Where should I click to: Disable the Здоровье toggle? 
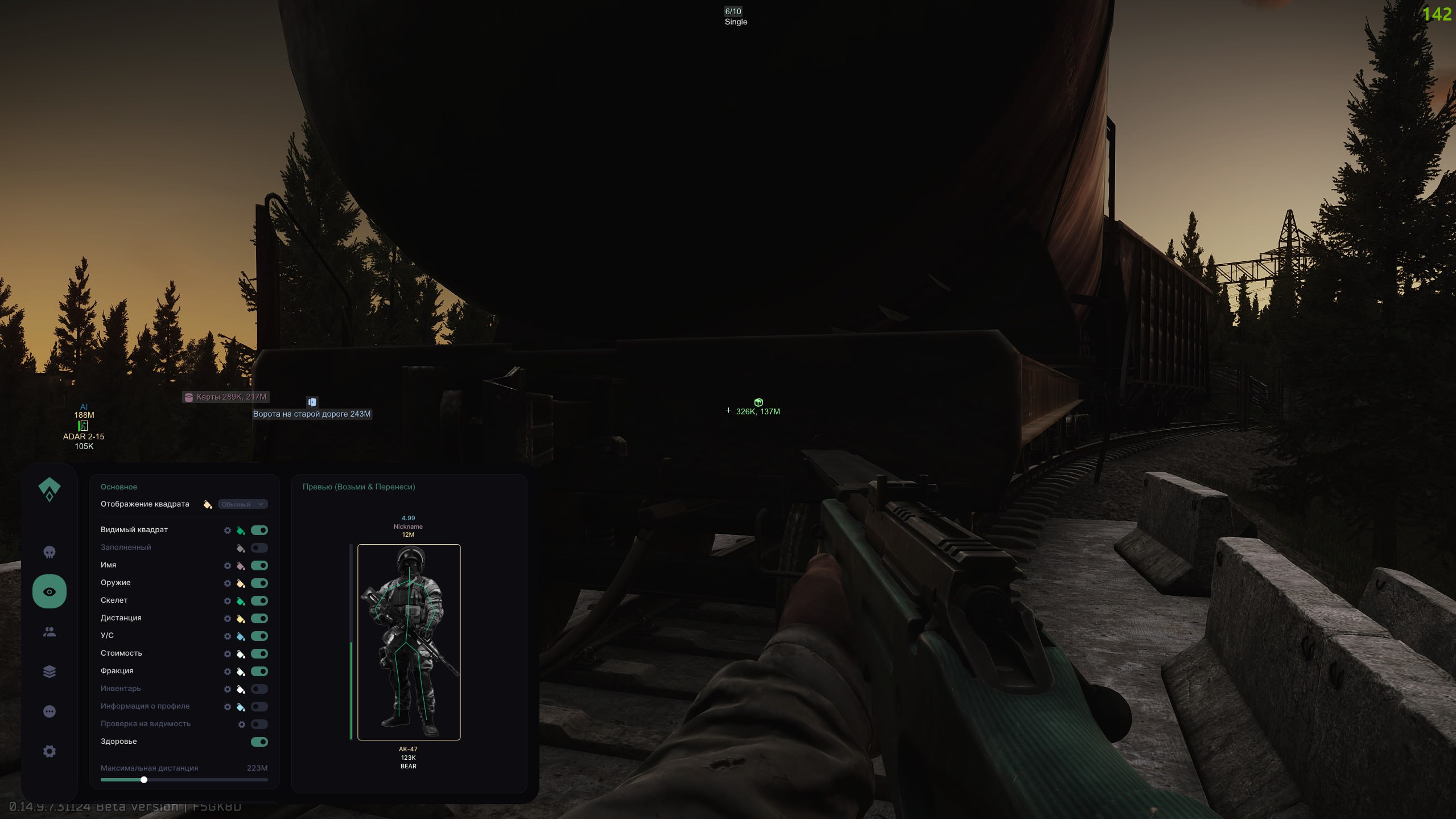[259, 742]
